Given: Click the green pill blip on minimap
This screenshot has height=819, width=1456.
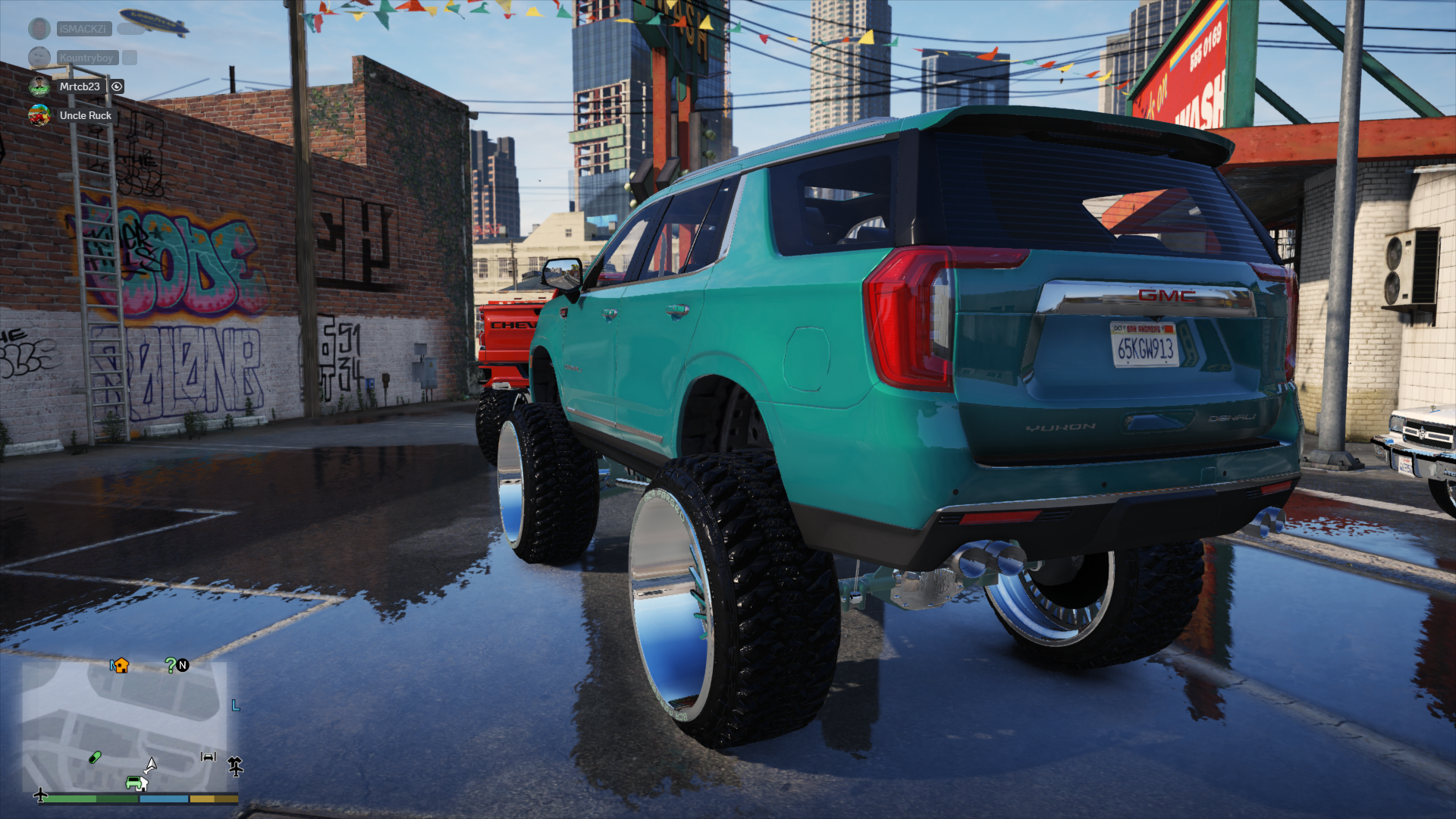Looking at the screenshot, I should [x=95, y=757].
